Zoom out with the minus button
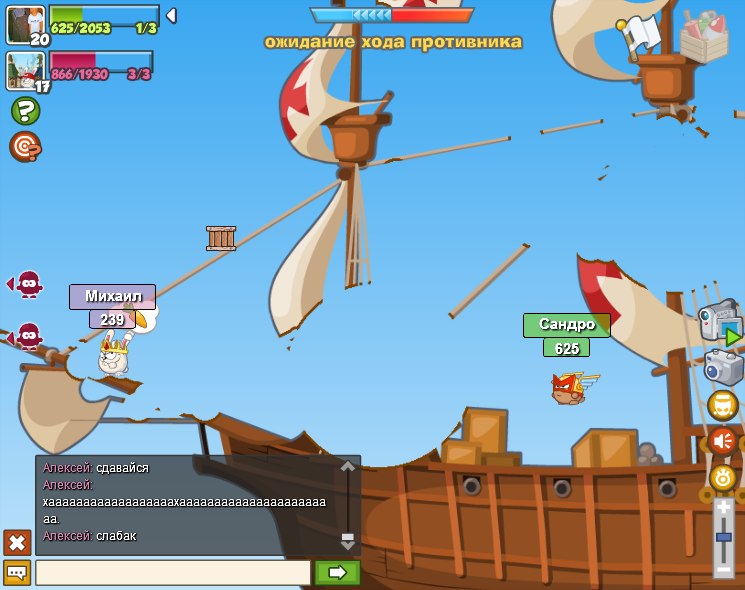 [x=724, y=569]
